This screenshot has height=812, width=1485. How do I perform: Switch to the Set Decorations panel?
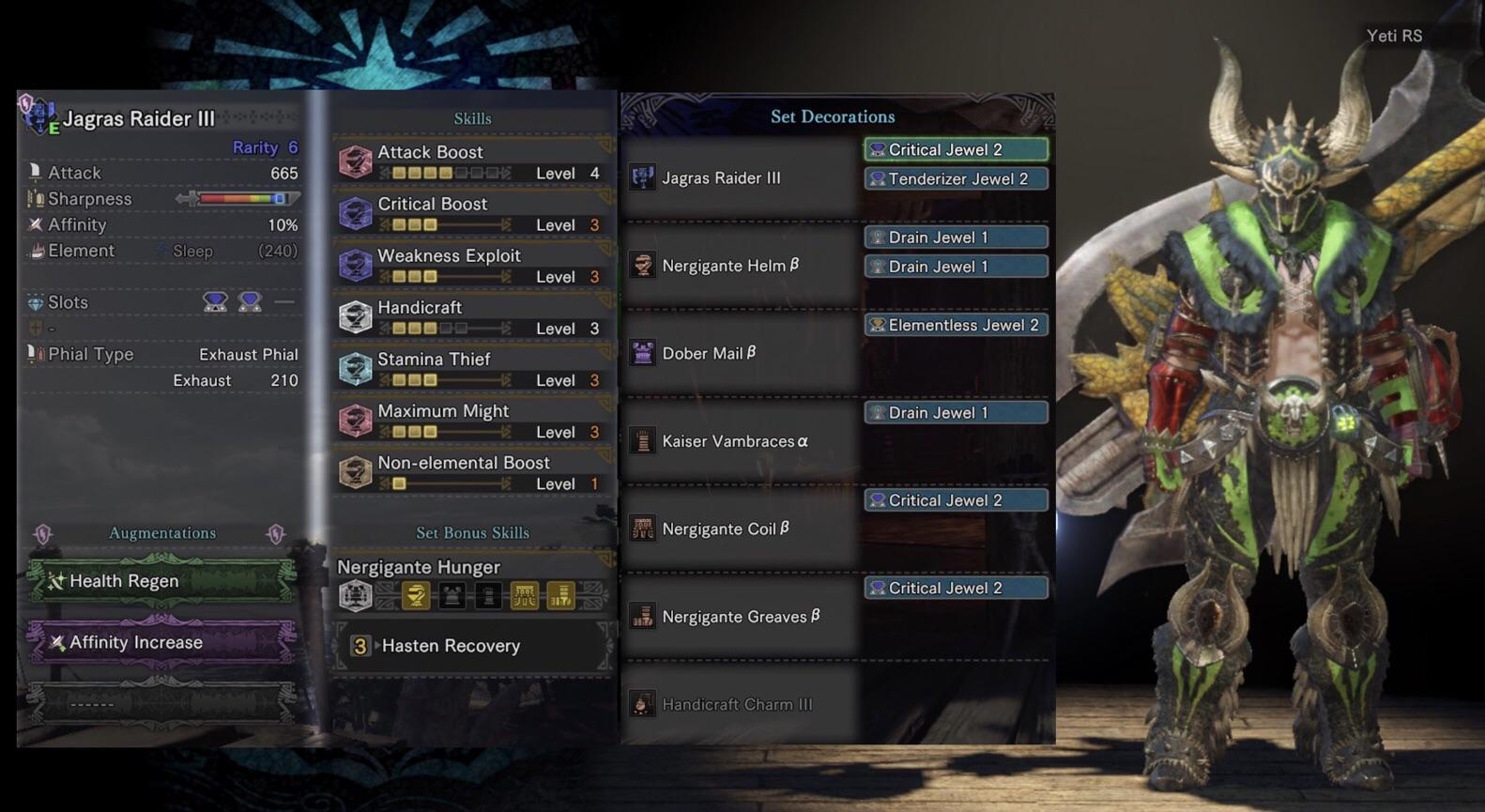pyautogui.click(x=834, y=116)
